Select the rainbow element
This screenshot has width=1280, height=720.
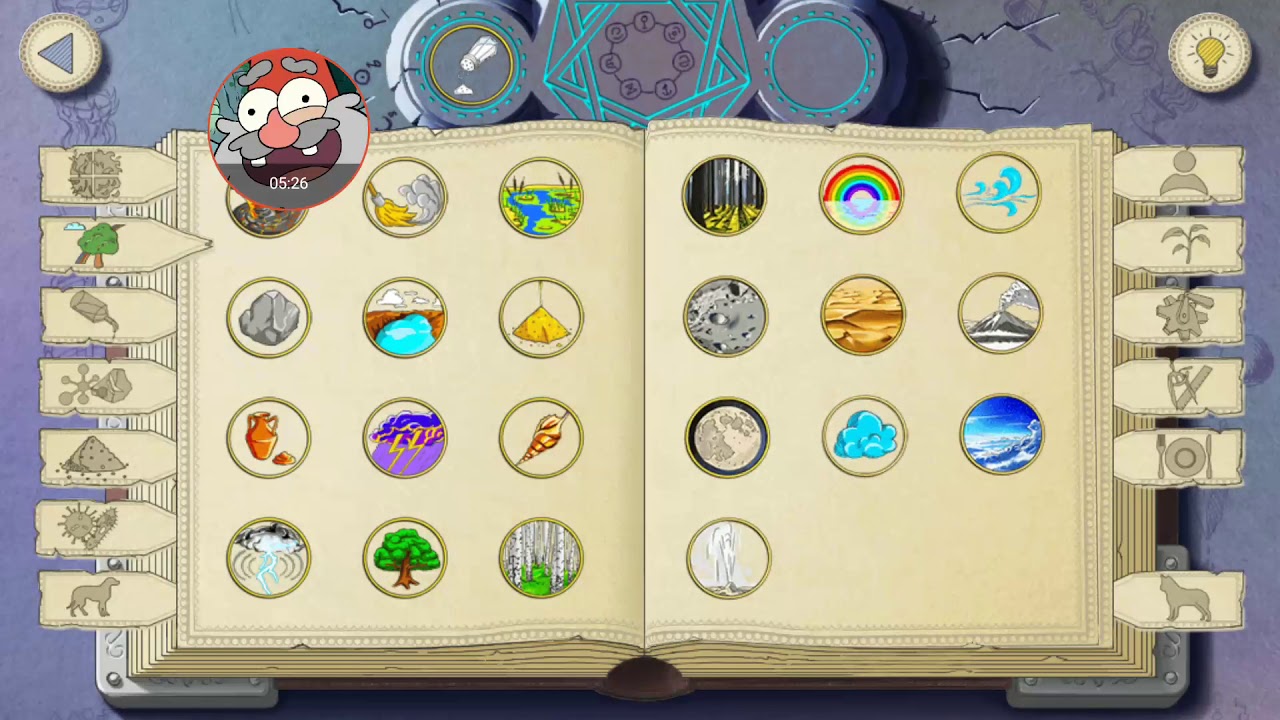[863, 194]
